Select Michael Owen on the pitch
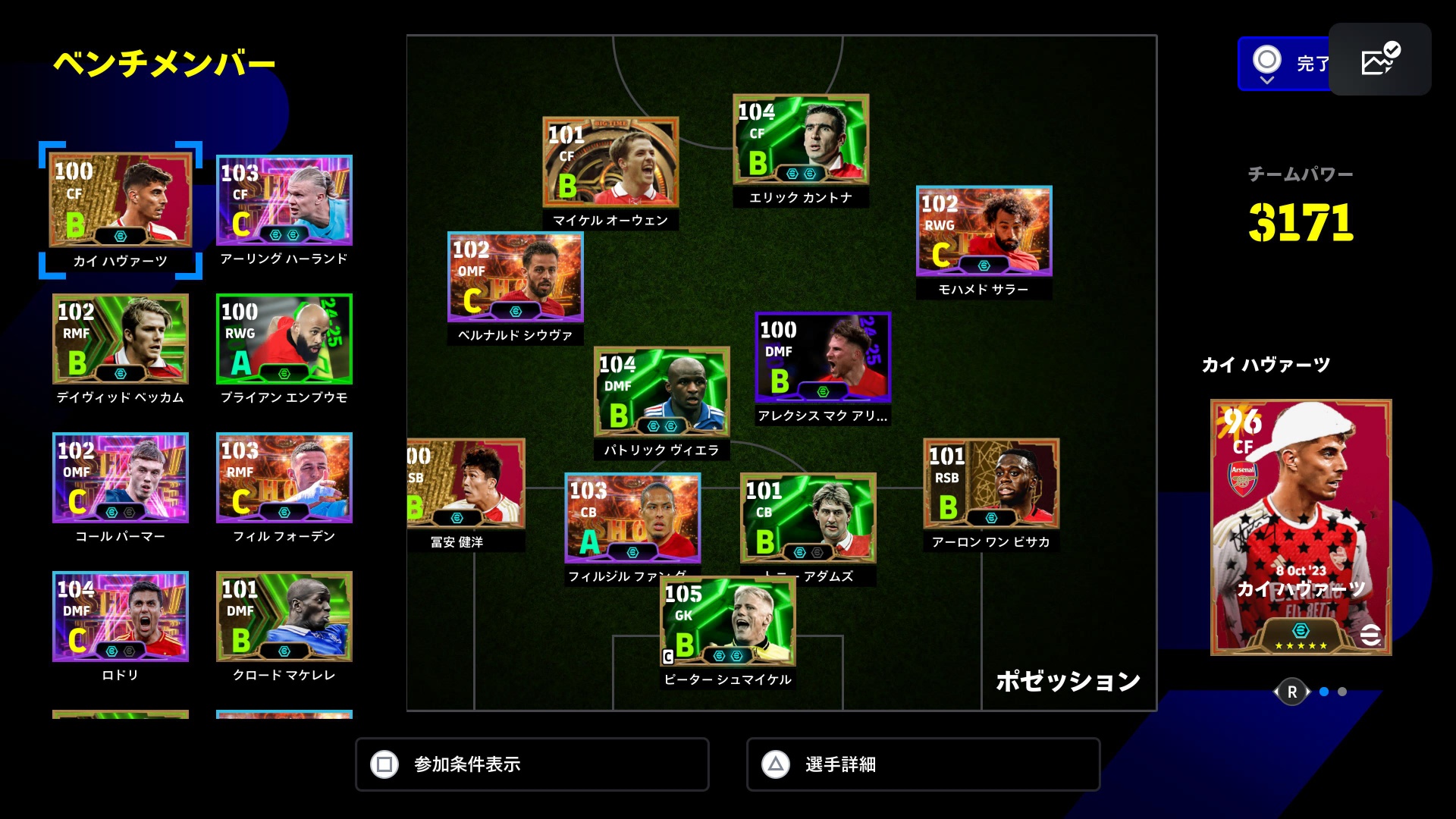1456x819 pixels. 610,162
